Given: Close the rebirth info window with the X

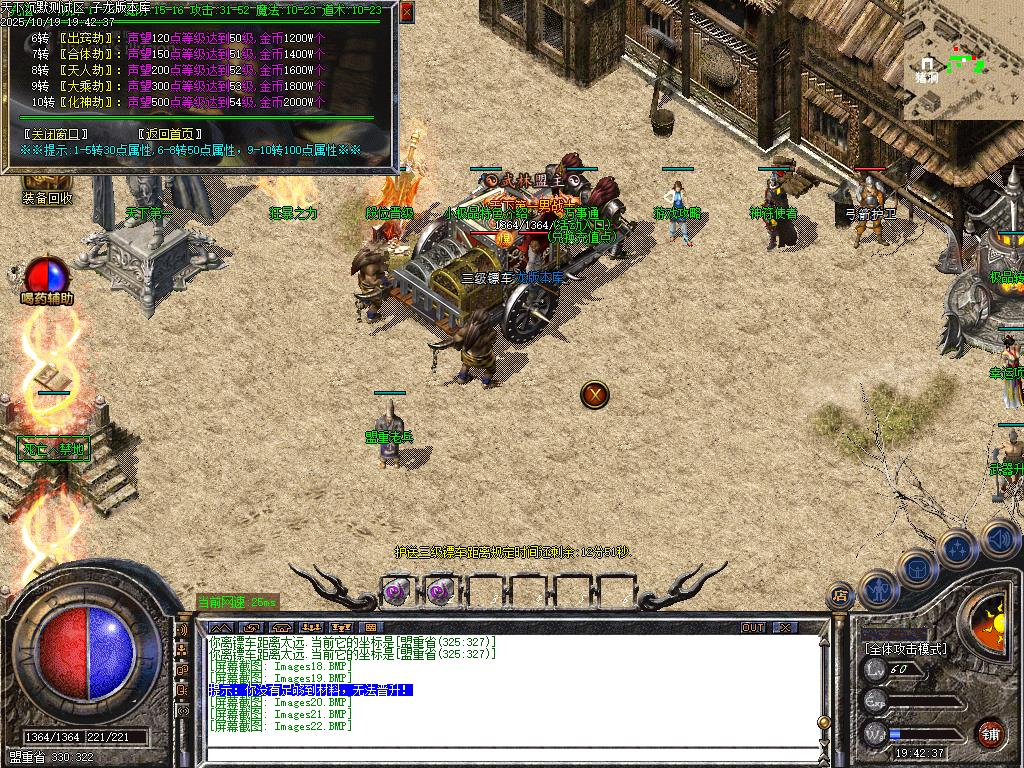Looking at the screenshot, I should [406, 12].
